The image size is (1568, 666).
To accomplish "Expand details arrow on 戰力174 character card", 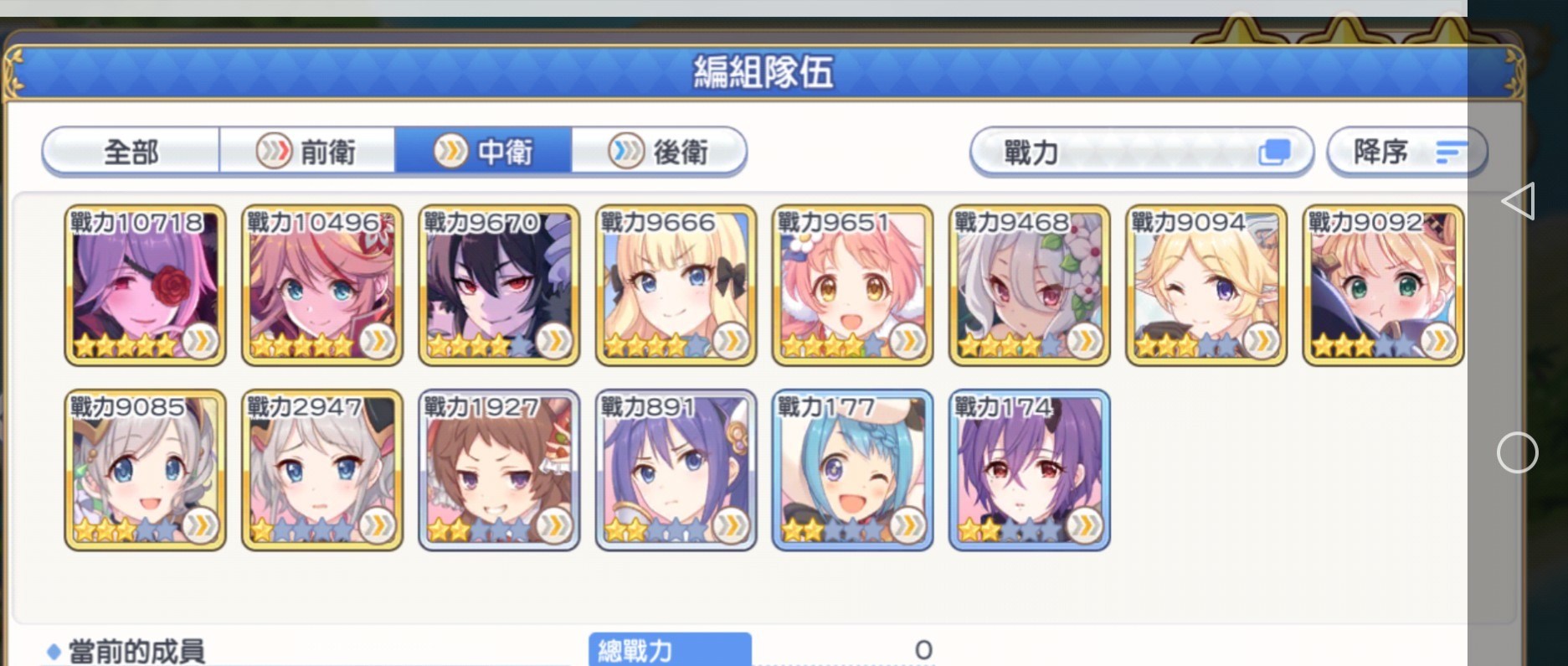I will (x=1082, y=525).
